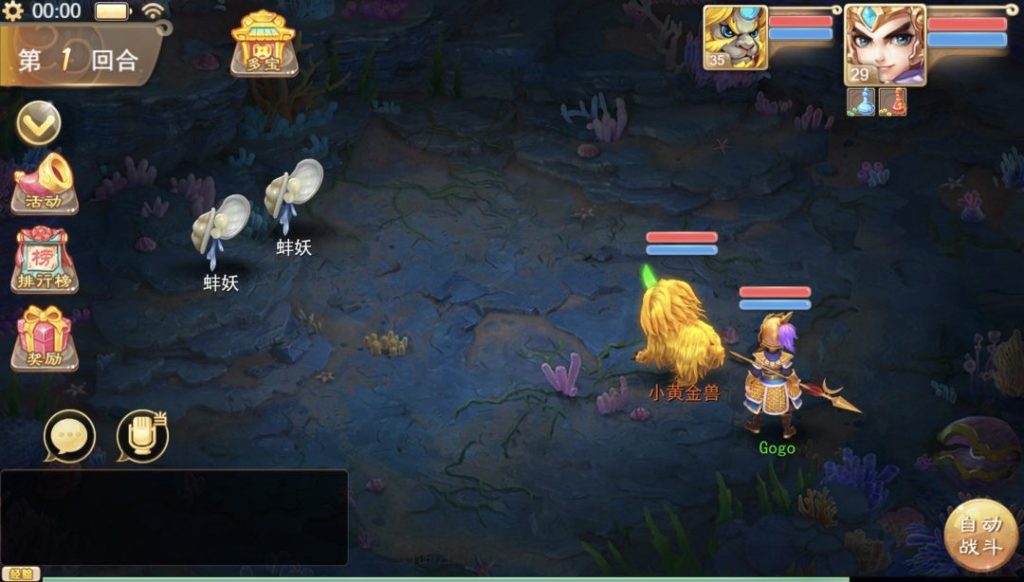The height and width of the screenshot is (582, 1024).
Task: Open the chat bubble button
Action: pyautogui.click(x=70, y=437)
